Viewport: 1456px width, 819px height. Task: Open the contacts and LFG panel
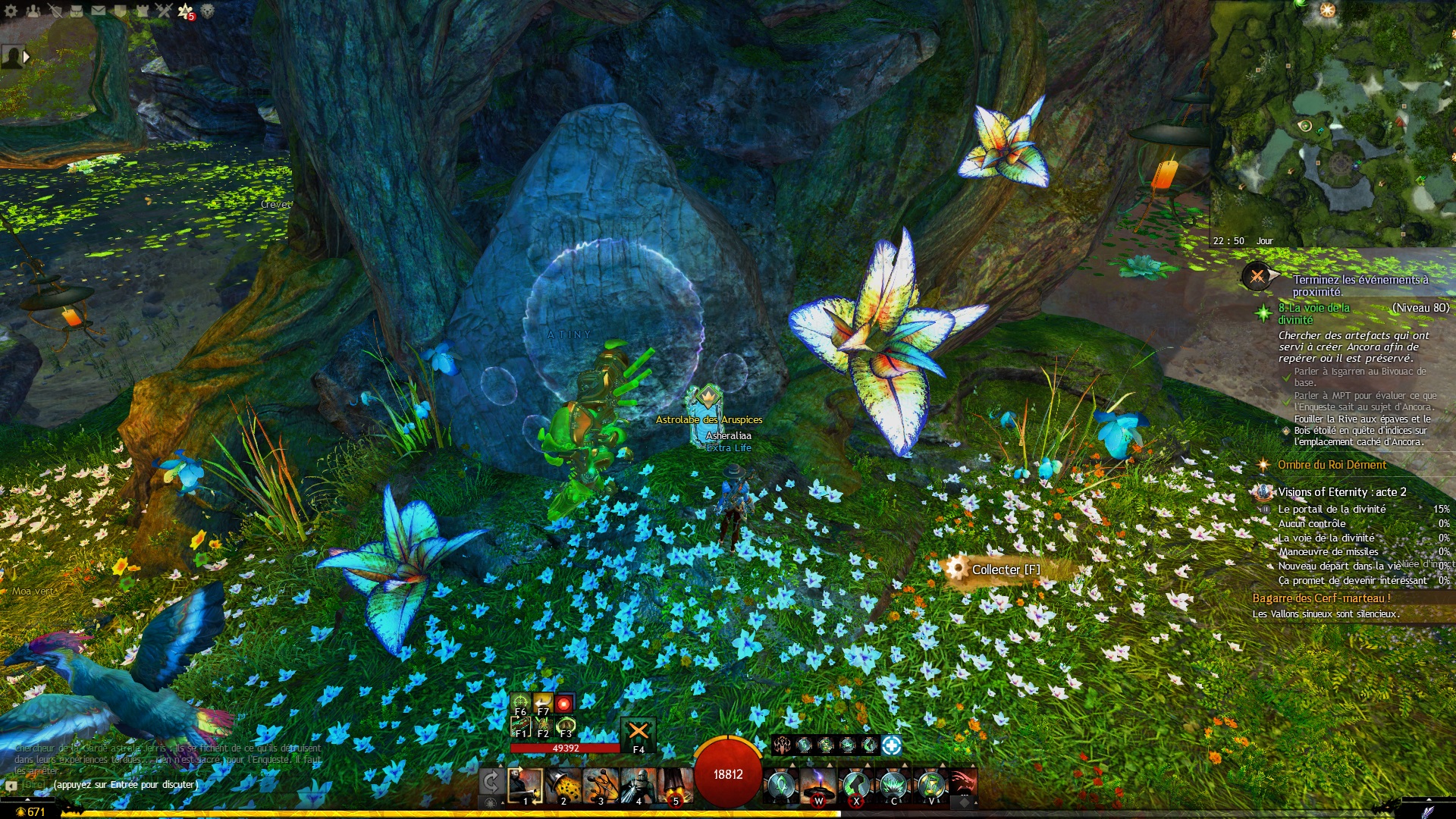33,11
